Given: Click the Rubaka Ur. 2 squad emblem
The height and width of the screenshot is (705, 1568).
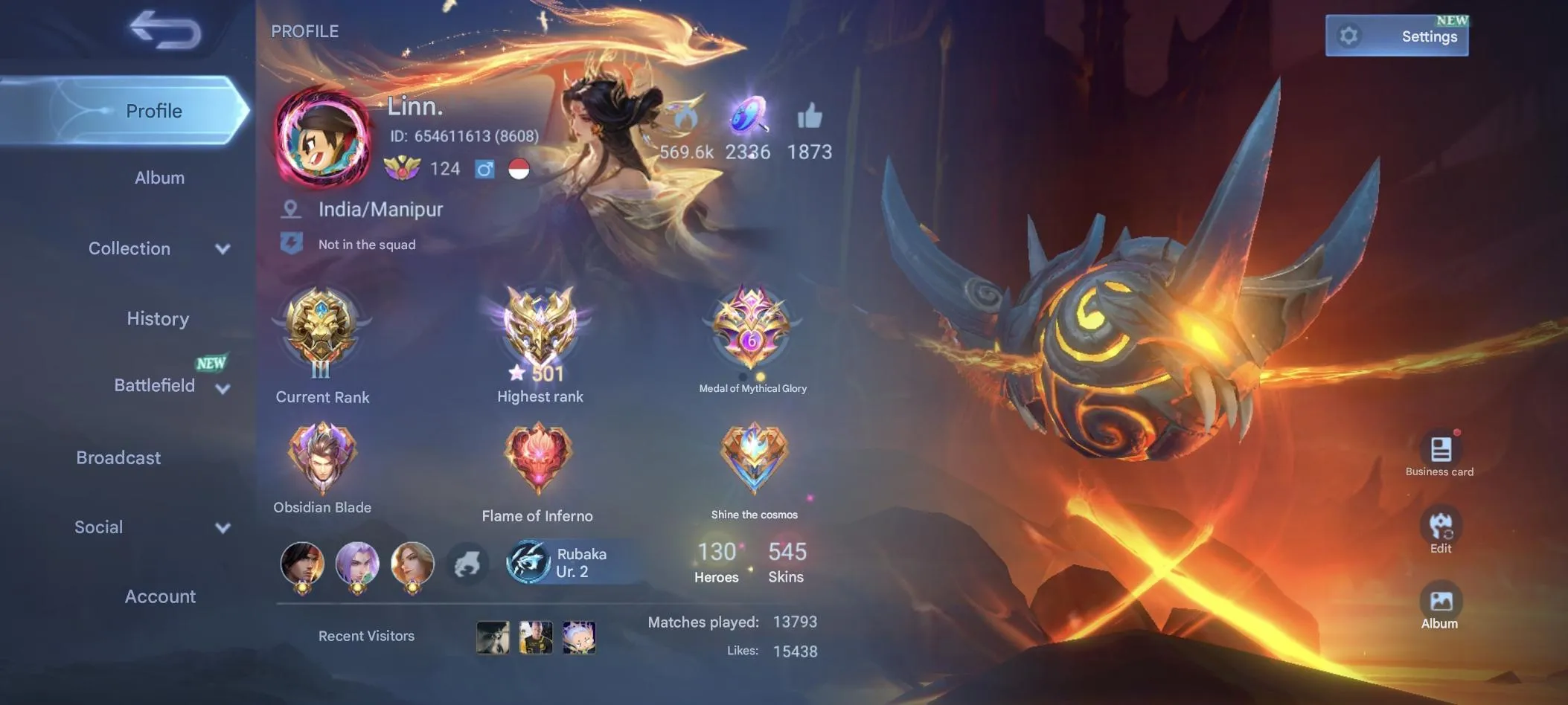Looking at the screenshot, I should tap(528, 561).
